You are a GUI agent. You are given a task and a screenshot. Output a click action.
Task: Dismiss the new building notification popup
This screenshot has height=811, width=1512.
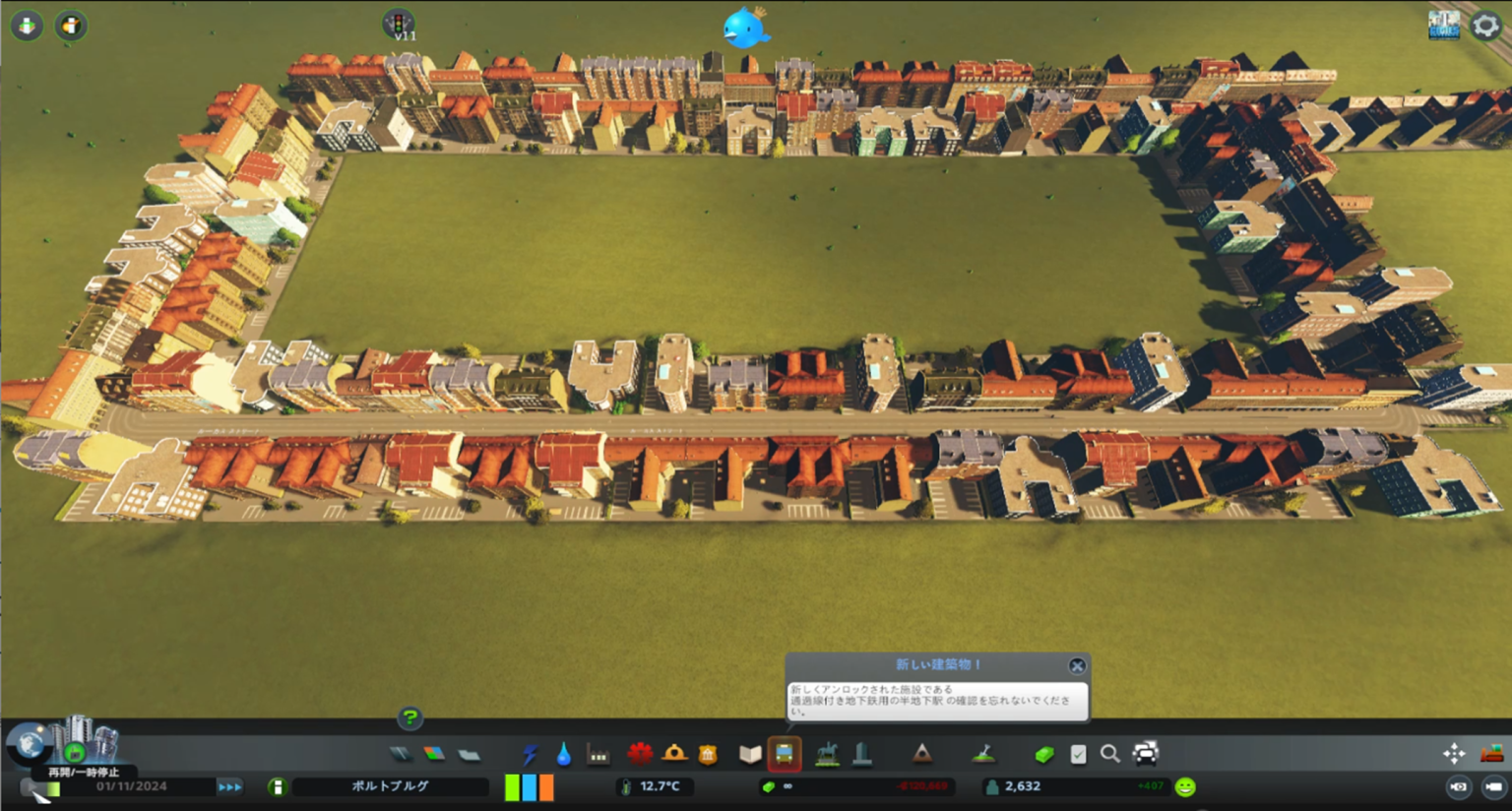coord(1076,664)
